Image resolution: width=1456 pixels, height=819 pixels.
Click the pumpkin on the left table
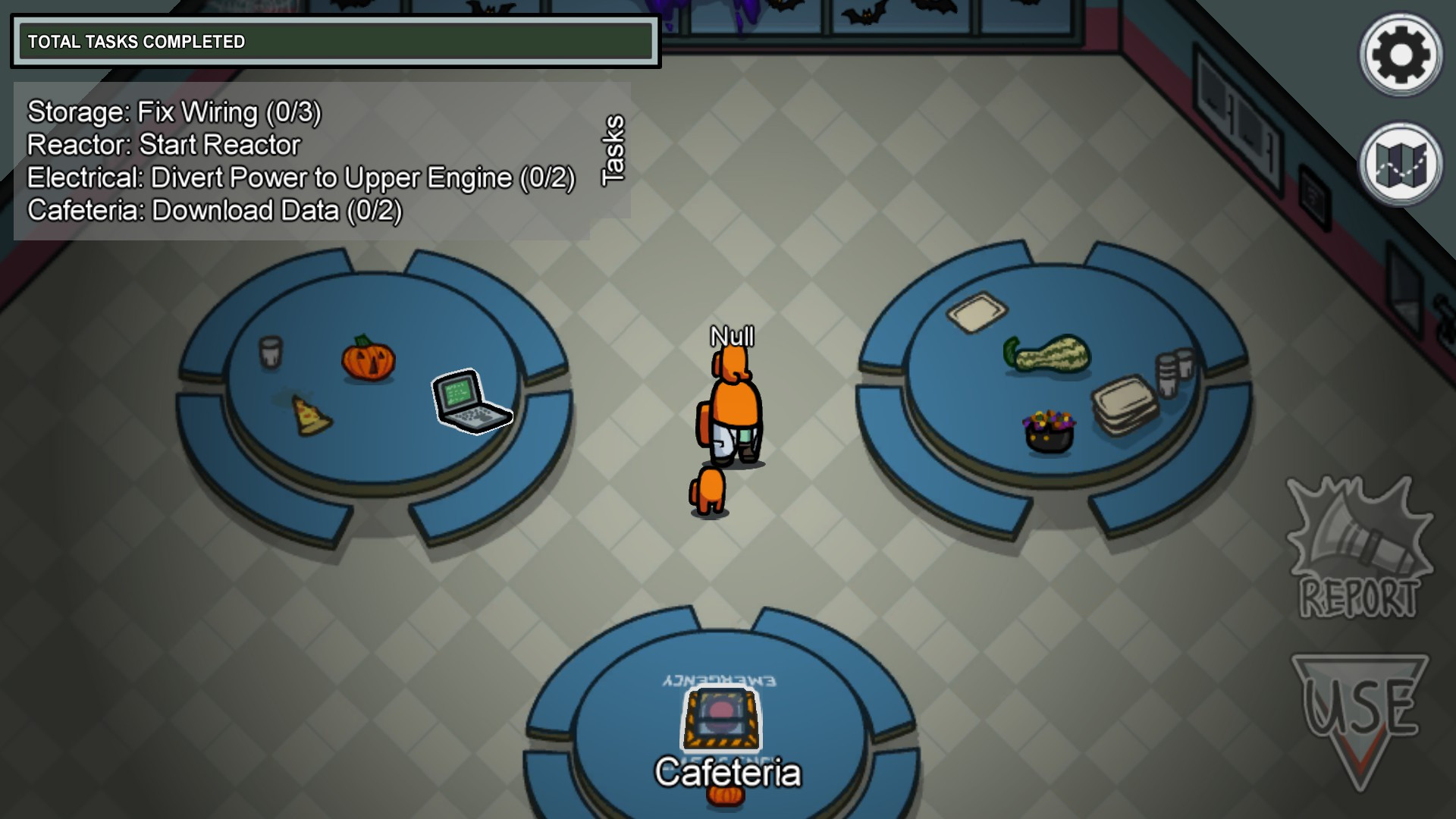[x=367, y=362]
